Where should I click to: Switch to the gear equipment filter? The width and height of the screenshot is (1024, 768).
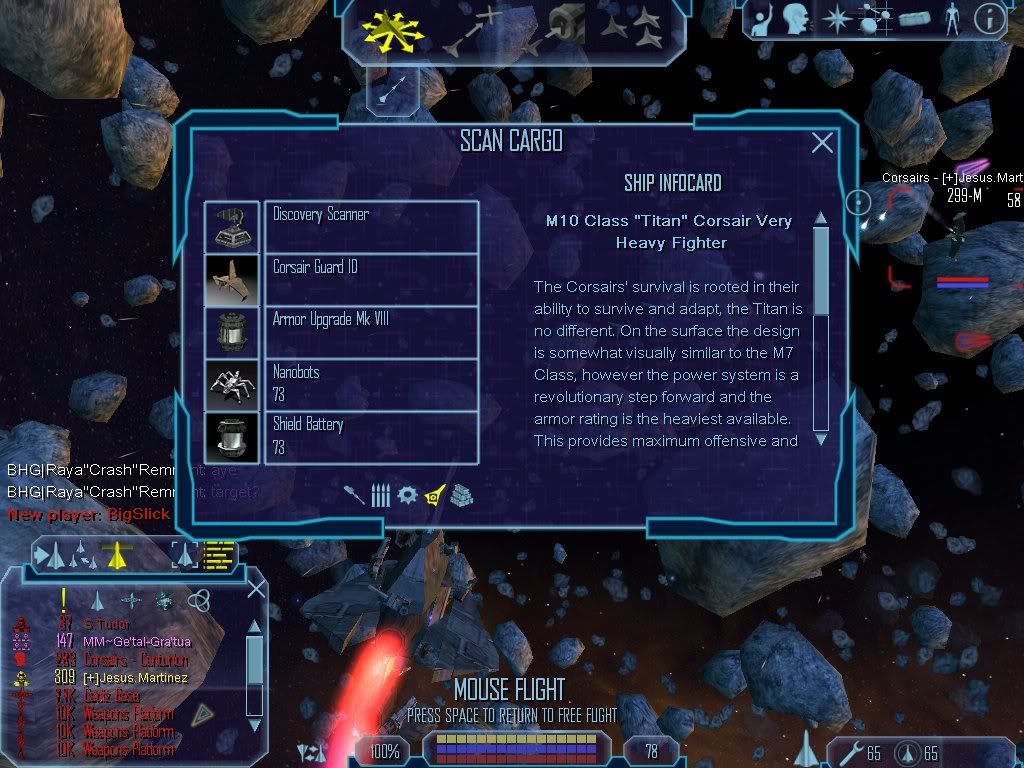pos(407,494)
